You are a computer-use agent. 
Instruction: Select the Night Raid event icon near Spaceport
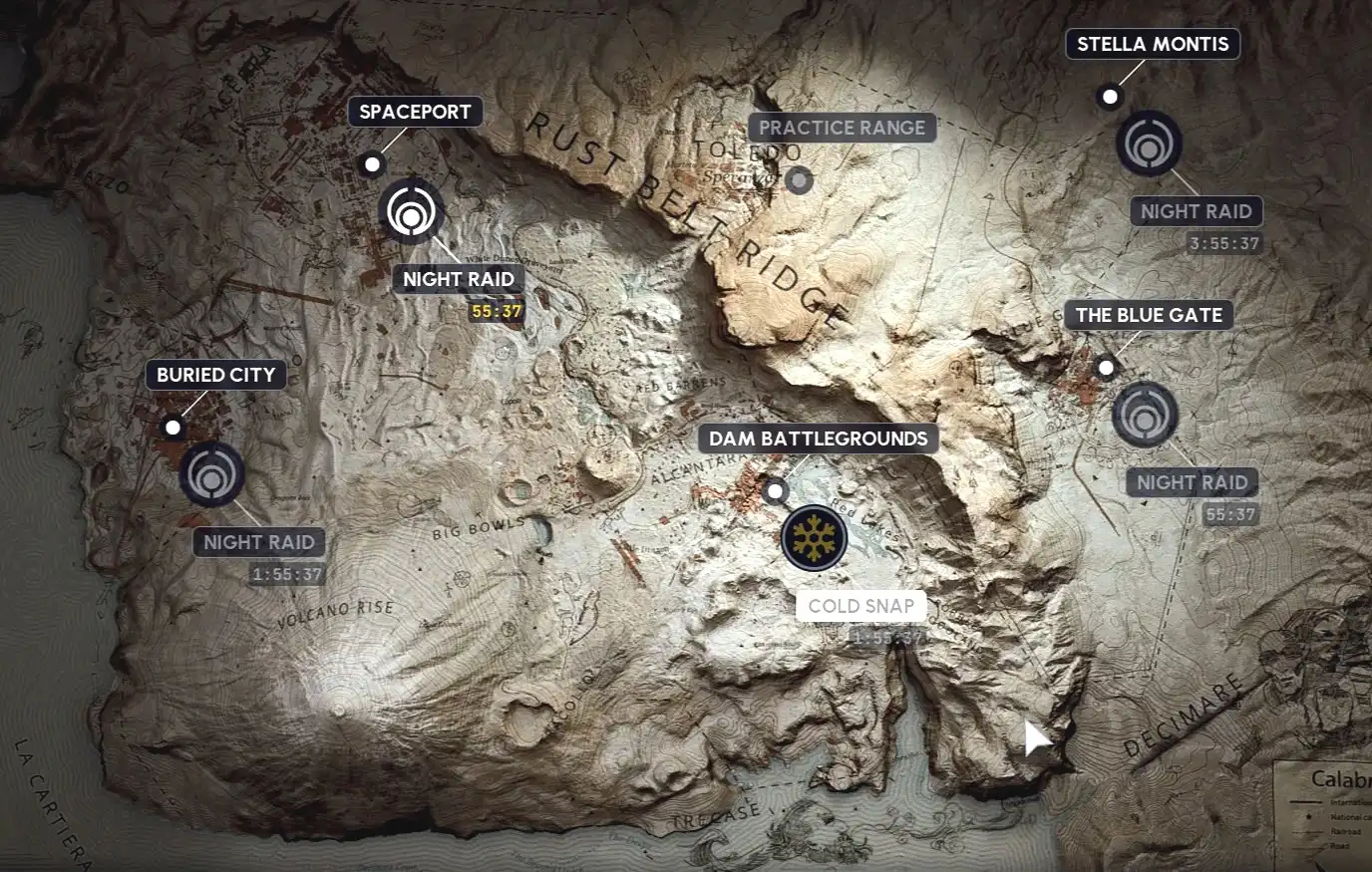pyautogui.click(x=410, y=214)
